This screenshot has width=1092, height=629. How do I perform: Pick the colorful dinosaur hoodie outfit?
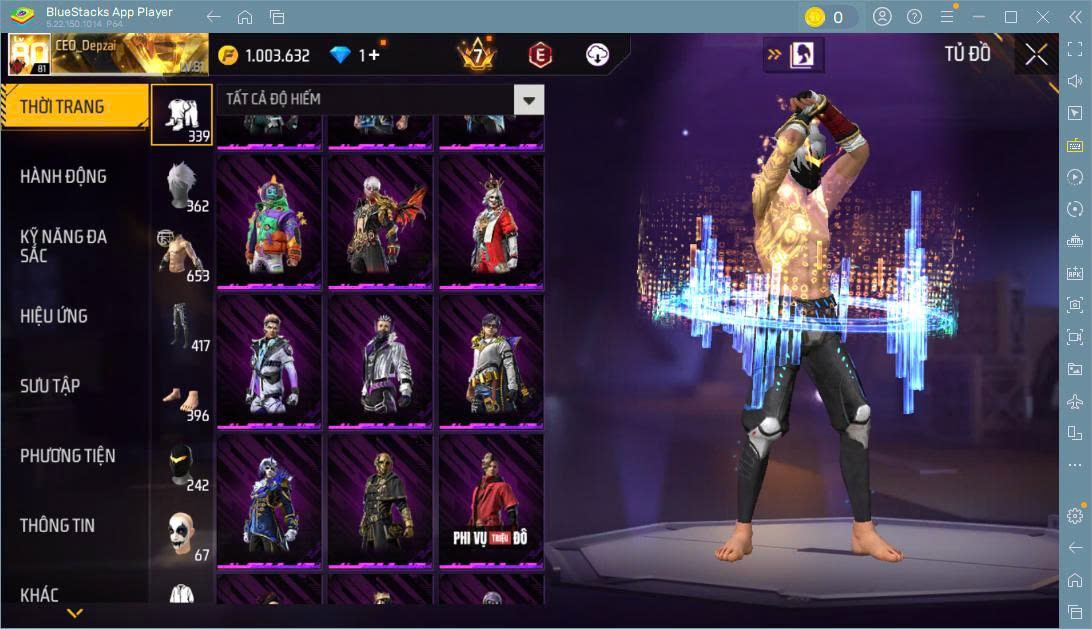pyautogui.click(x=270, y=220)
